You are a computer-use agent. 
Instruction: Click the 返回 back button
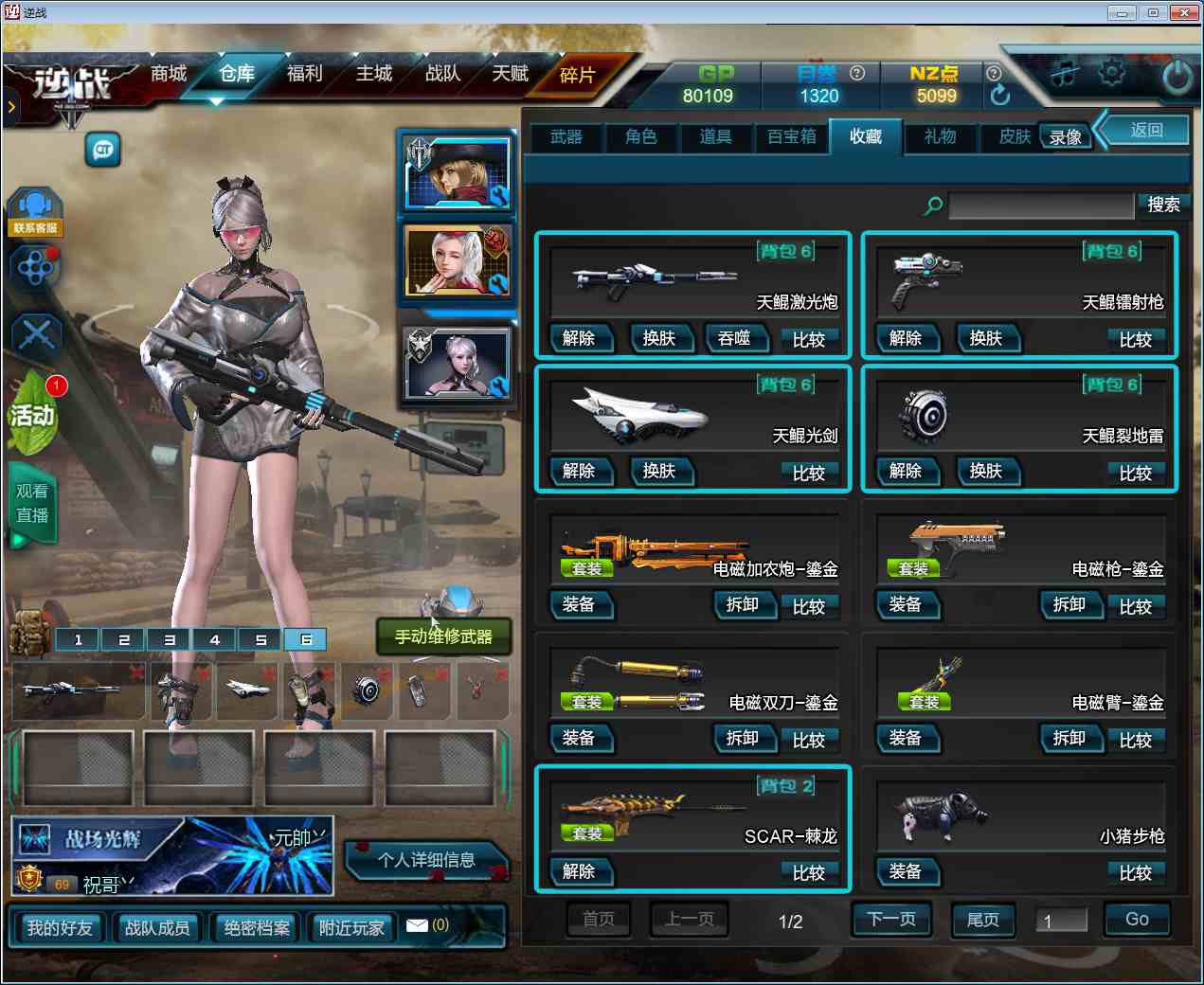coord(1146,130)
